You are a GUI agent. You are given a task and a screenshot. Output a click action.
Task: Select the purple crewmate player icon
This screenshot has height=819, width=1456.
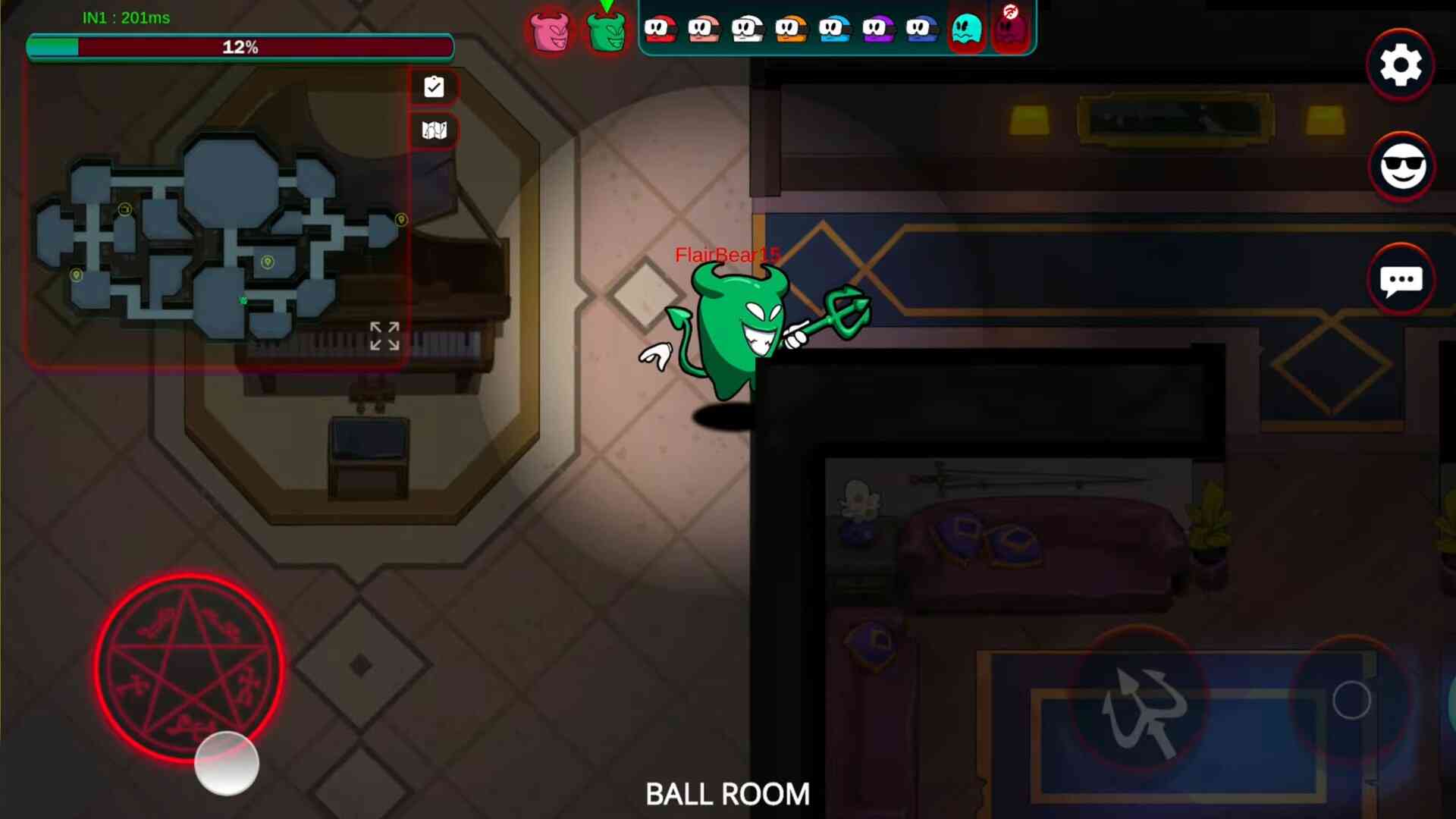[878, 30]
